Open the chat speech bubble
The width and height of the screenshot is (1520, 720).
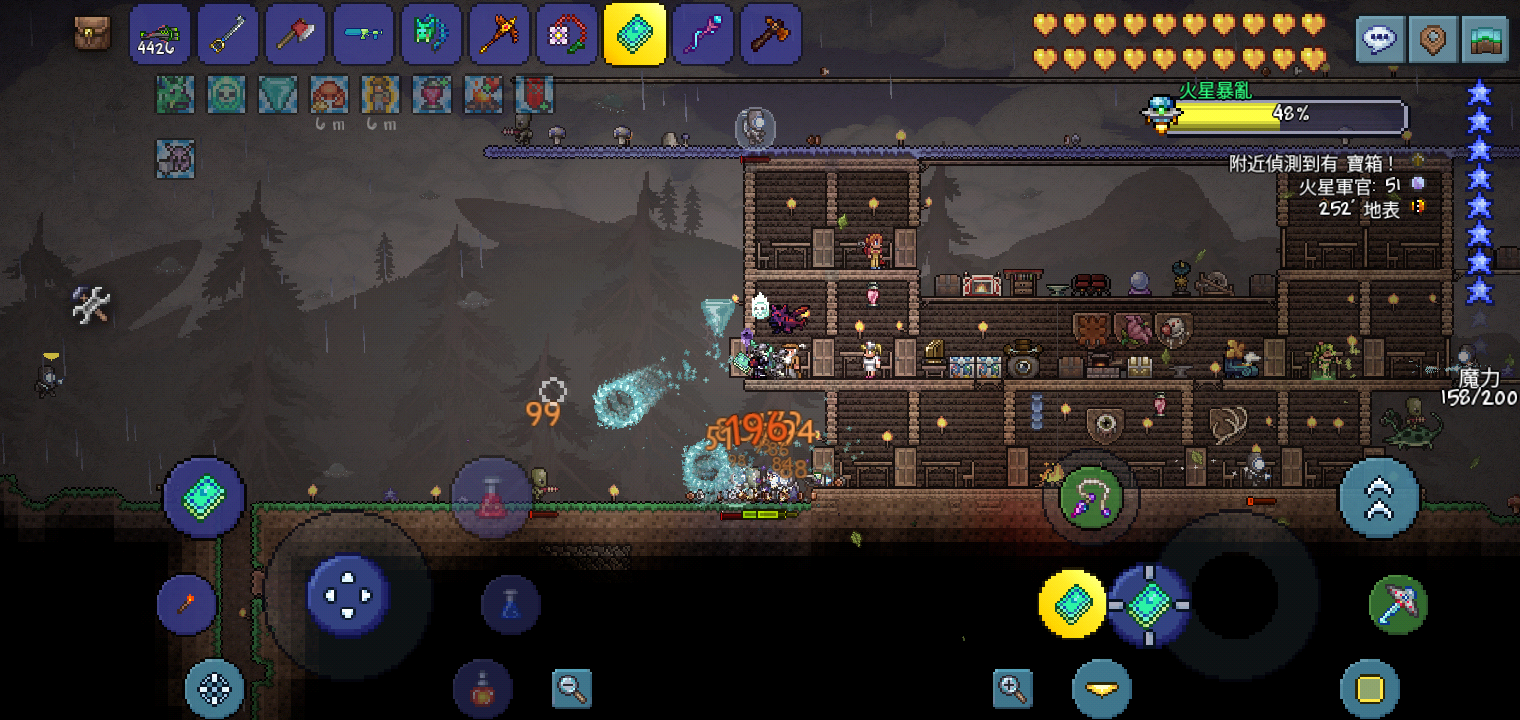1381,40
